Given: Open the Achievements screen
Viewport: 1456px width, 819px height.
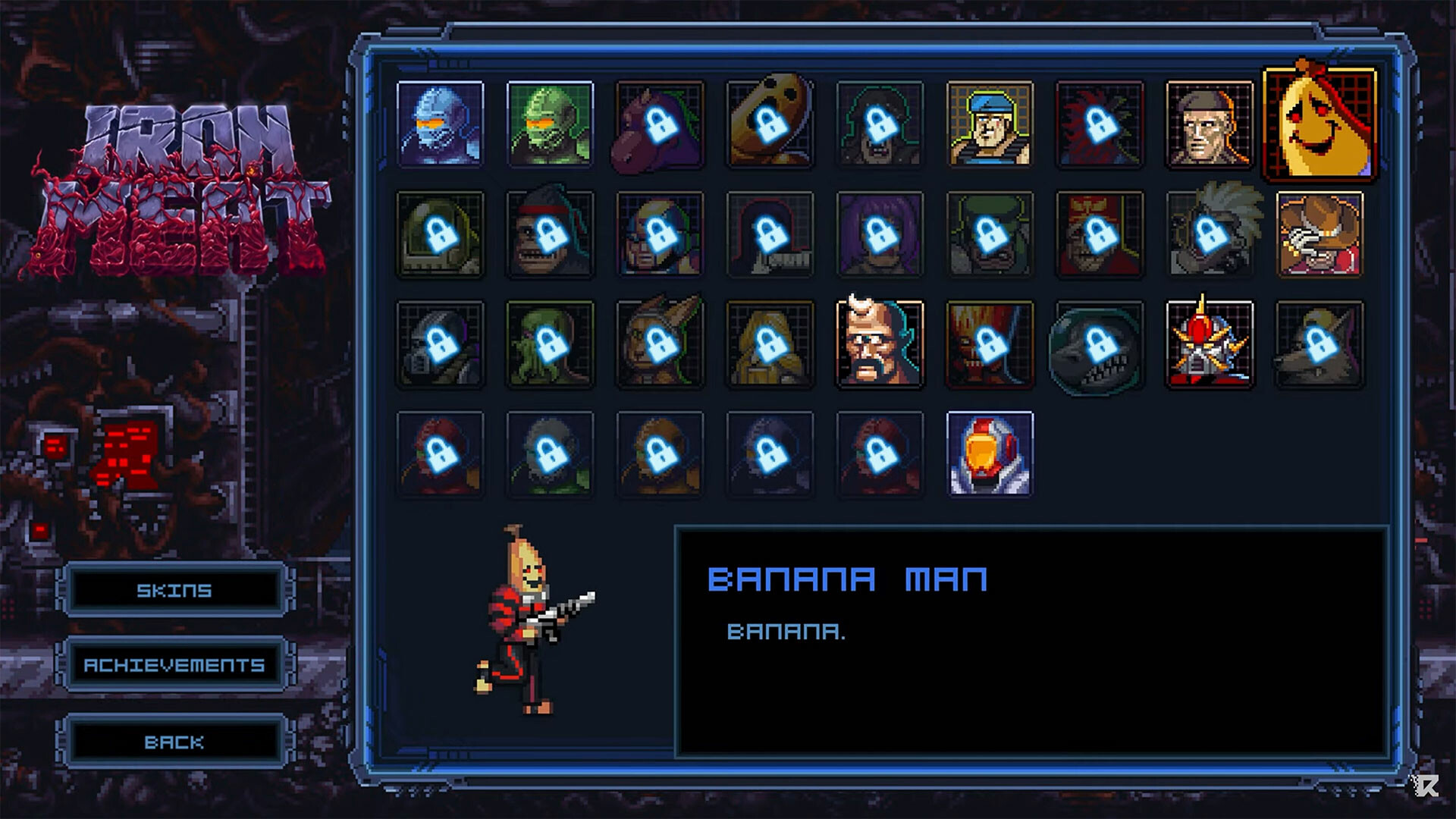Looking at the screenshot, I should [x=174, y=665].
